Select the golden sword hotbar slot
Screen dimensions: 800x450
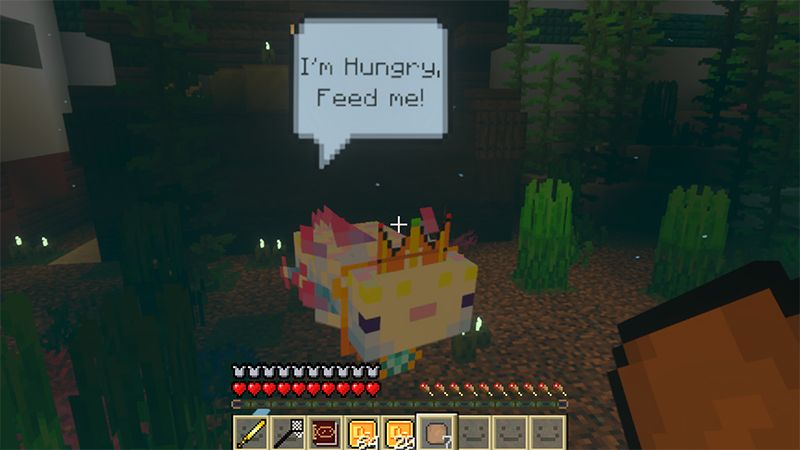(x=251, y=432)
